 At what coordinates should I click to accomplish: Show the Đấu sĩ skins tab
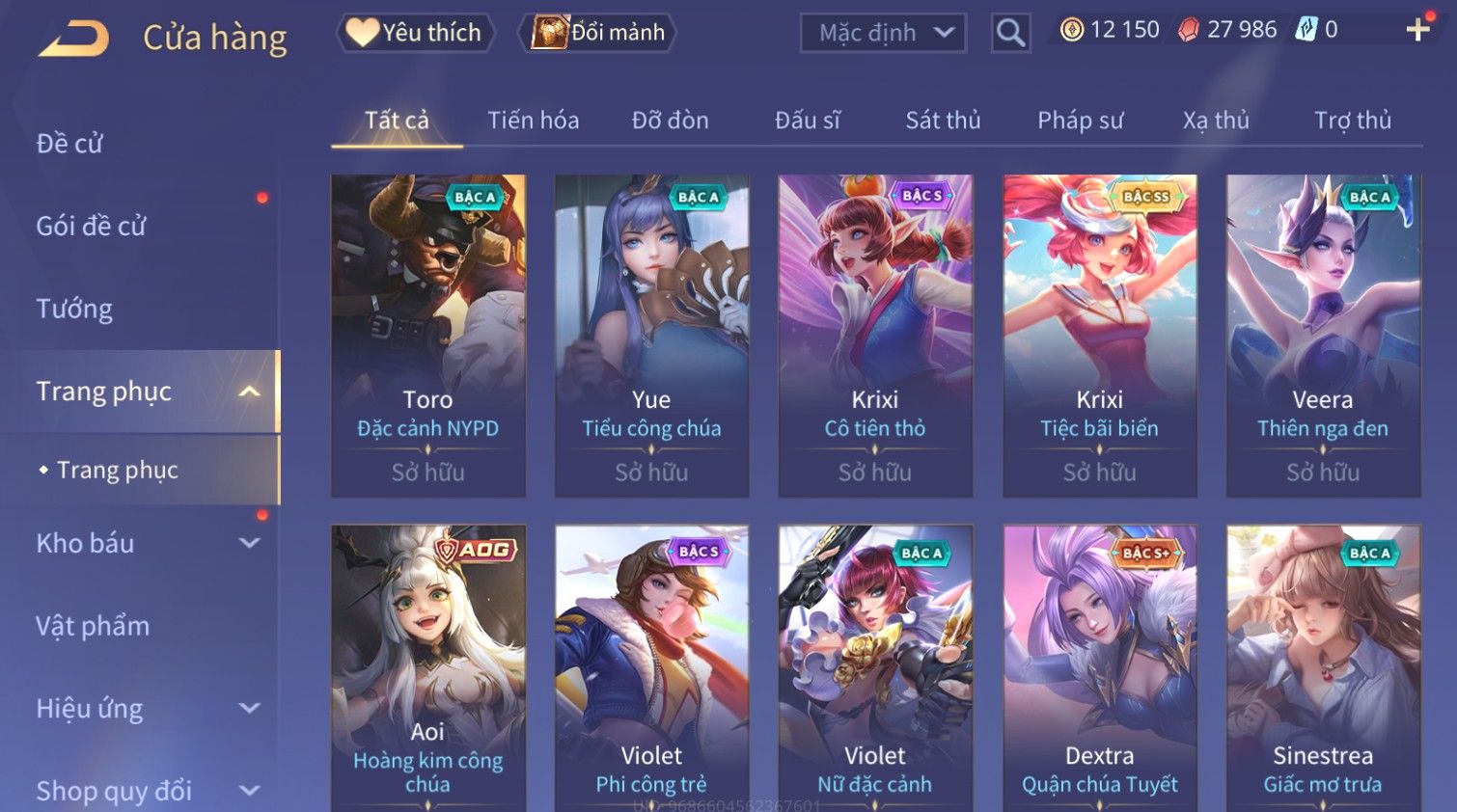point(808,121)
